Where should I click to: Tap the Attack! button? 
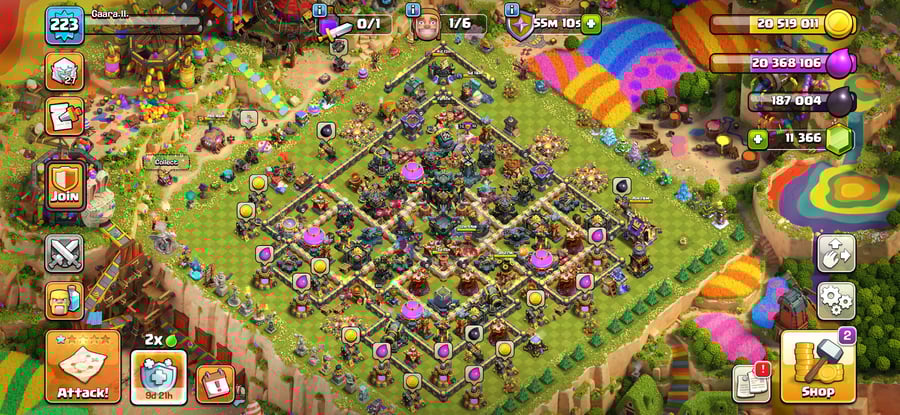(x=82, y=366)
